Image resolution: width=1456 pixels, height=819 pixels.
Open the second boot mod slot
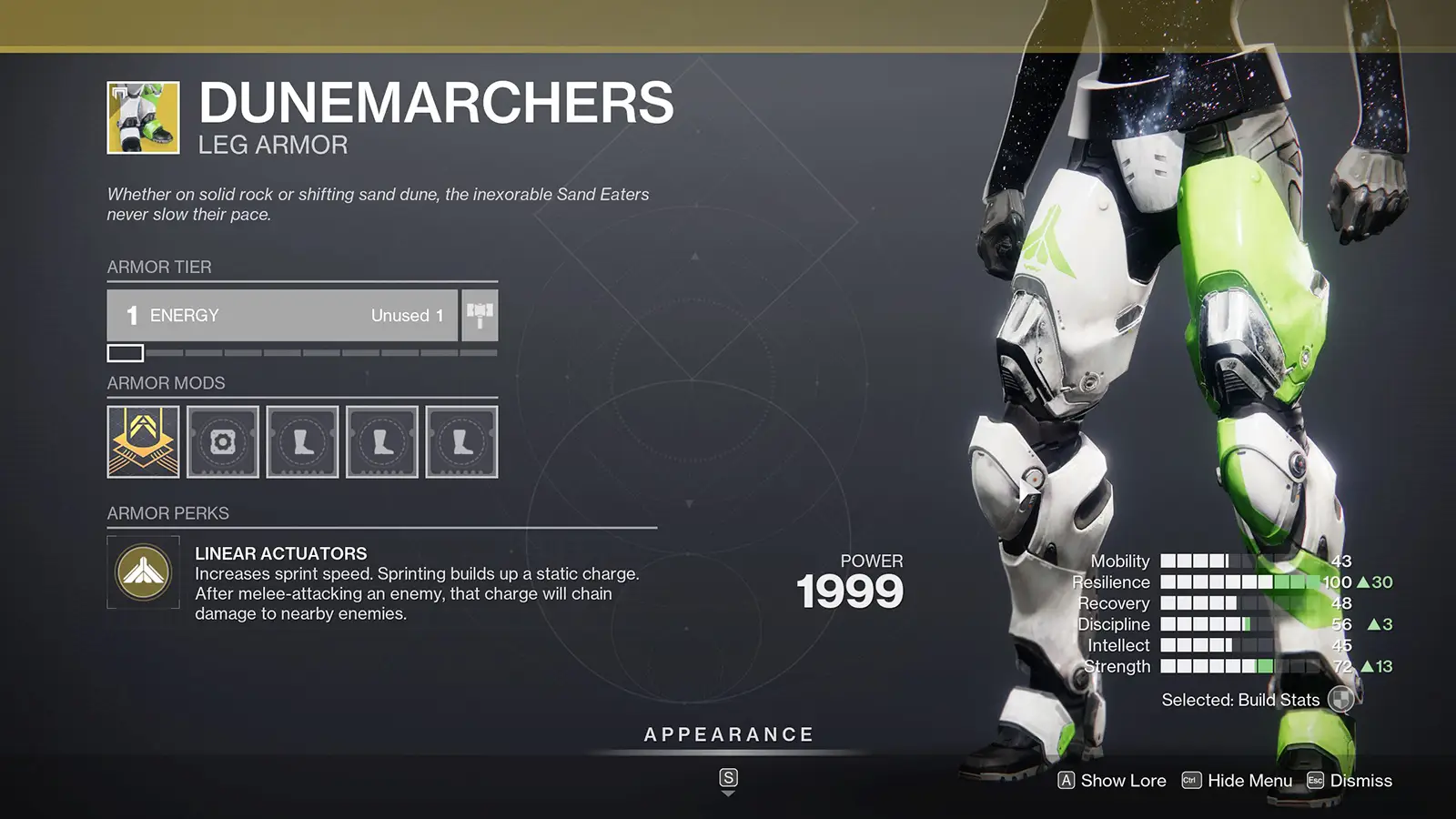[x=382, y=442]
